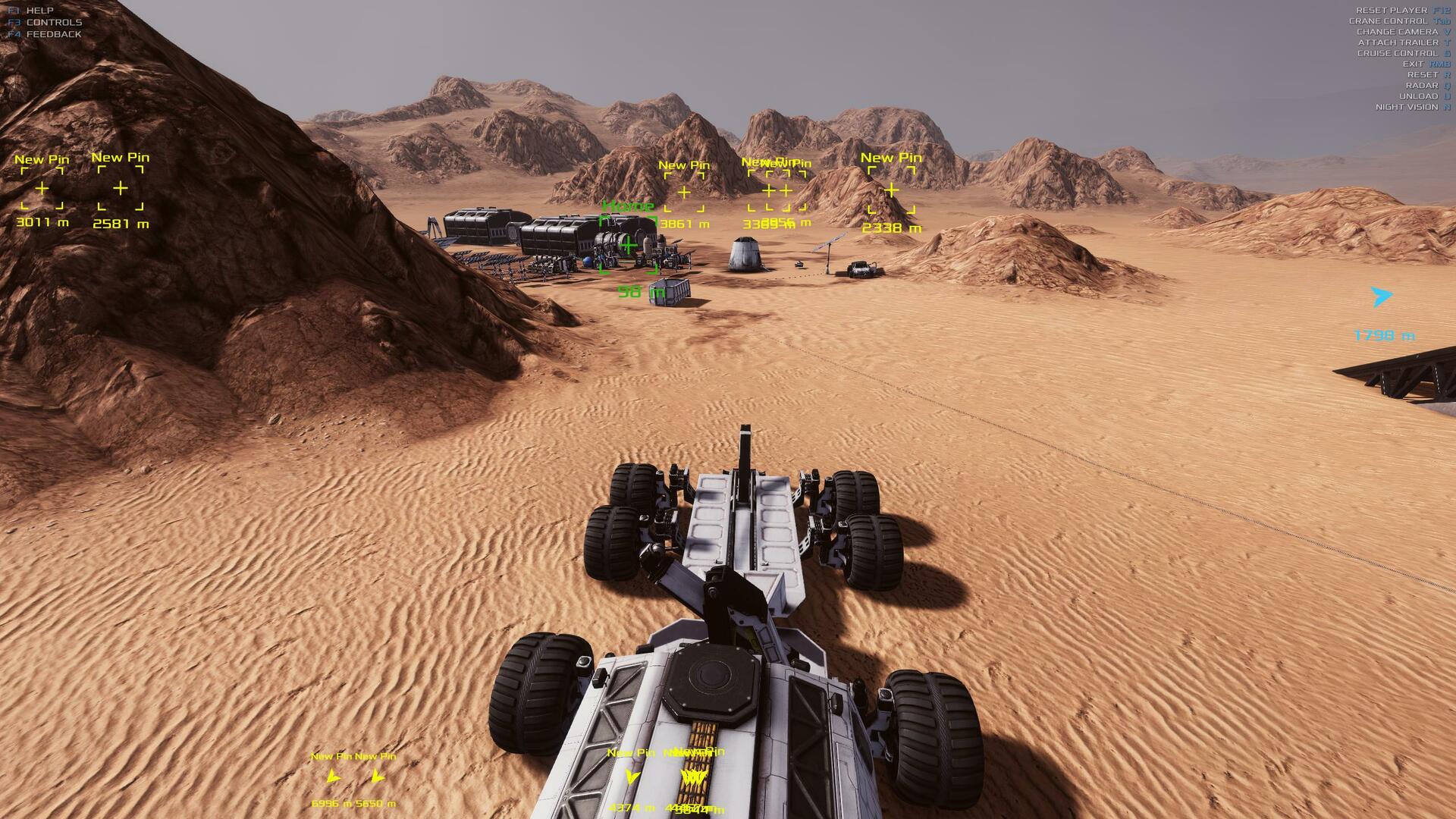Select the off-screen pin arrow at 6996 m
Viewport: 1456px width, 819px height.
pos(332,777)
